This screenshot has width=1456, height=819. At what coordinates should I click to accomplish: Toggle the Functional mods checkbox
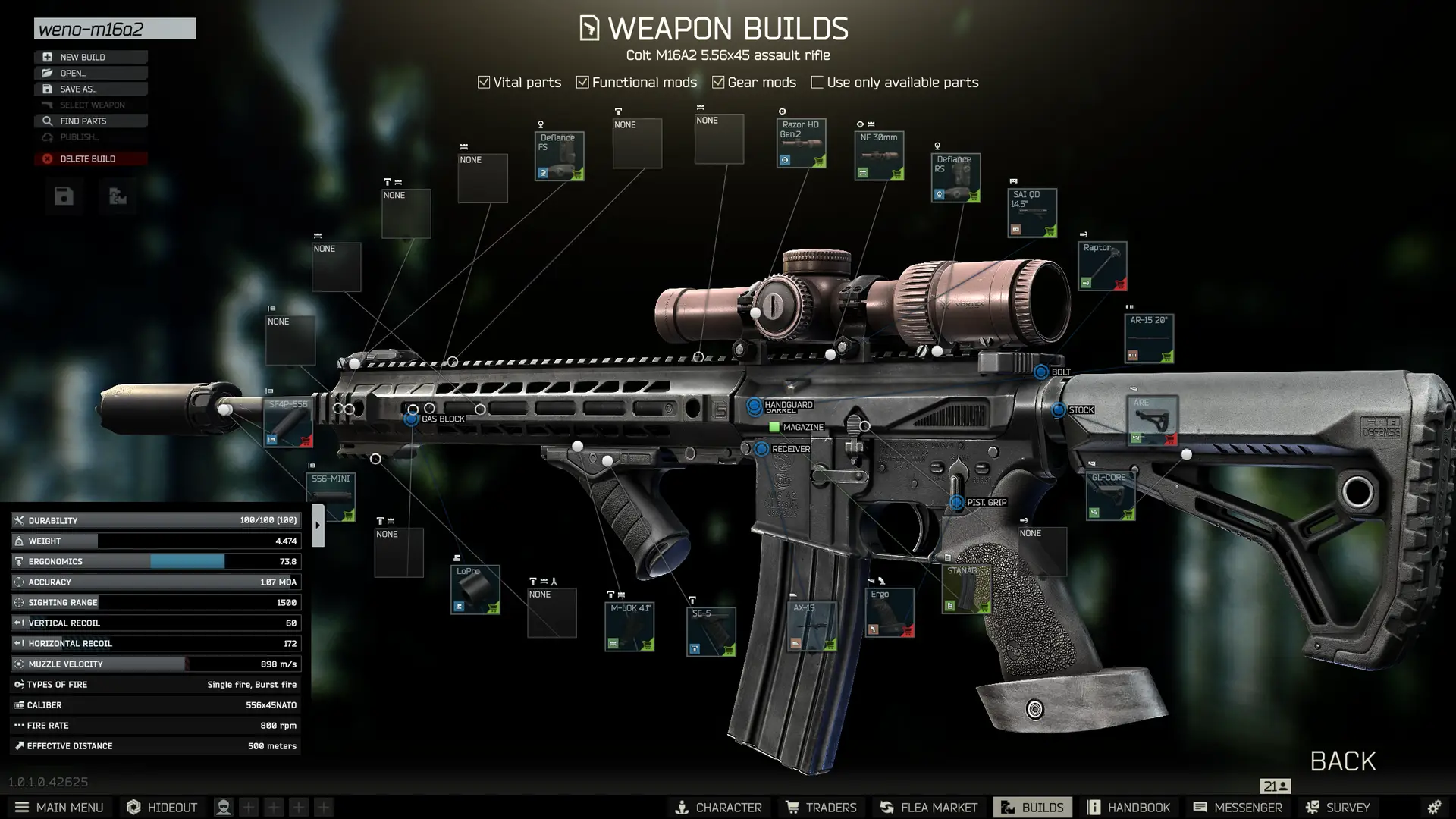coord(582,82)
